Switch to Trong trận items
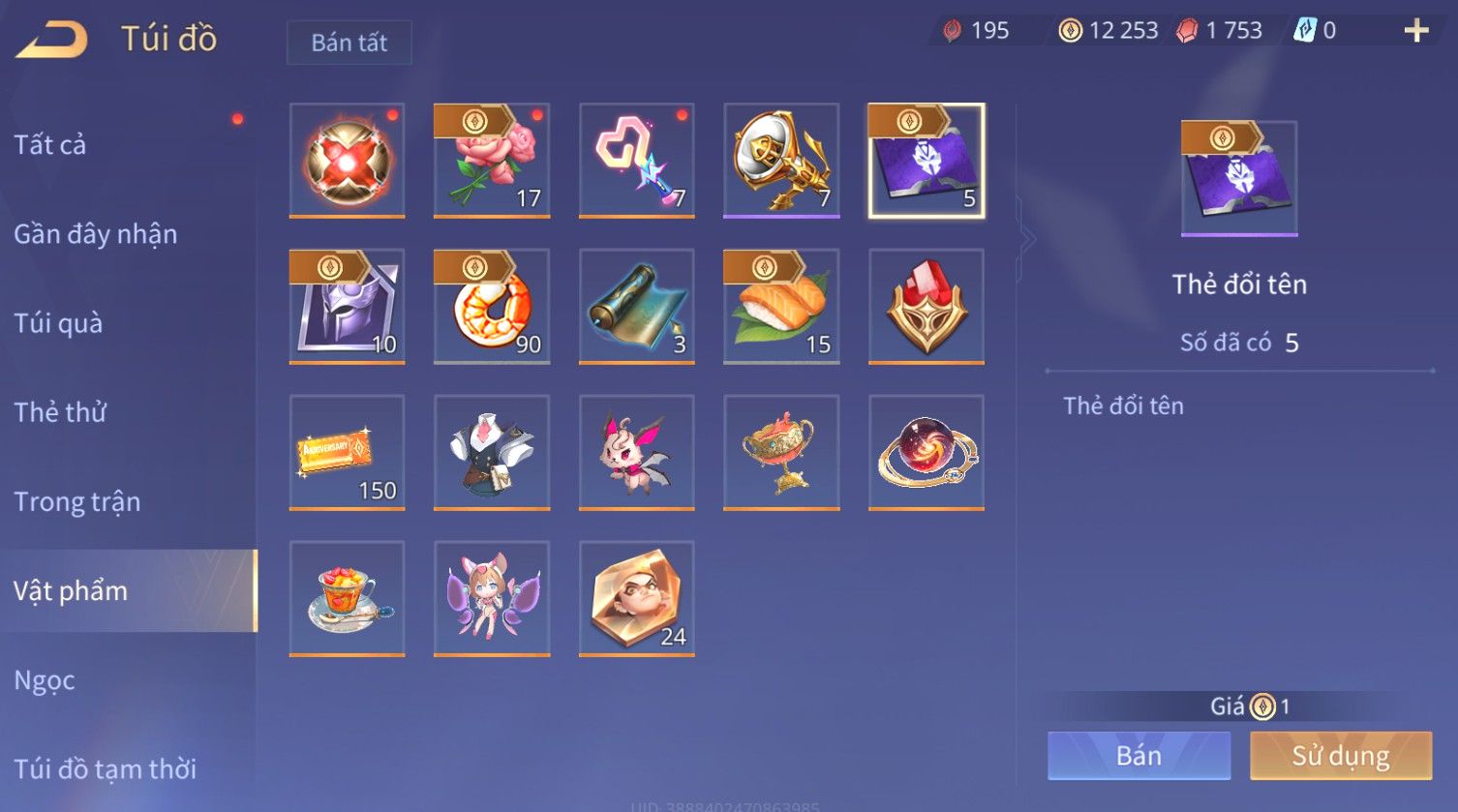Viewport: 1458px width, 812px height. (77, 501)
